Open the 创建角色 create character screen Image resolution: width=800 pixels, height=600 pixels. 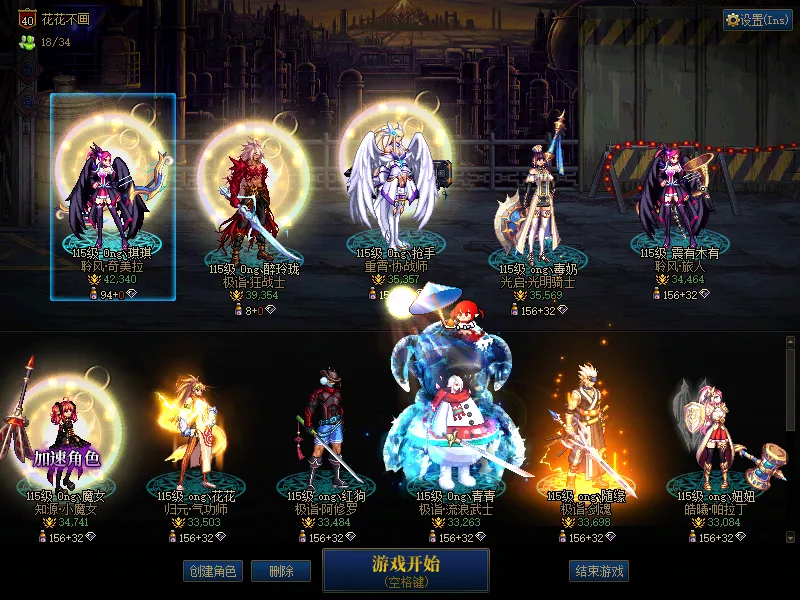(x=212, y=571)
